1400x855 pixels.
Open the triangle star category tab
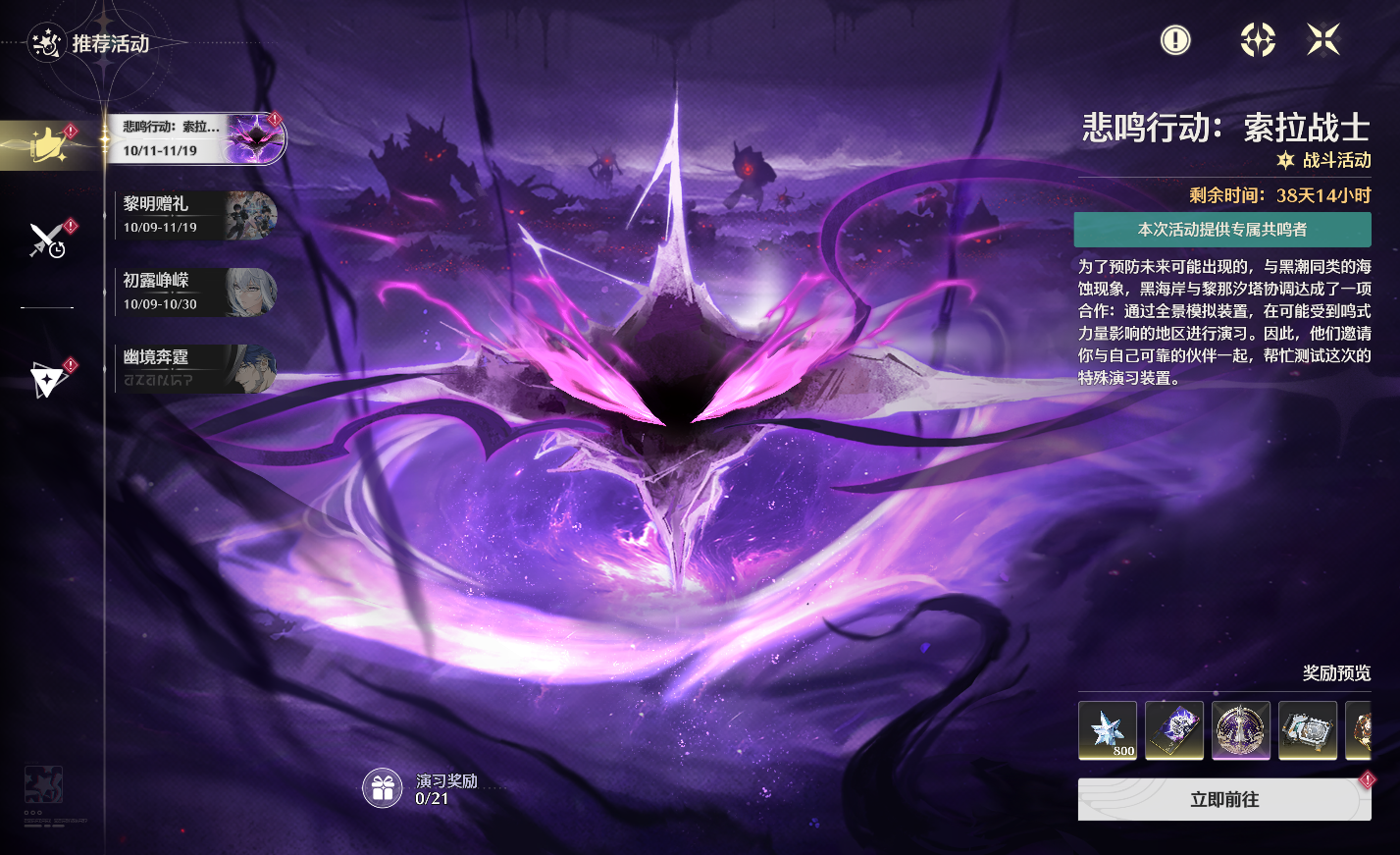pyautogui.click(x=47, y=379)
